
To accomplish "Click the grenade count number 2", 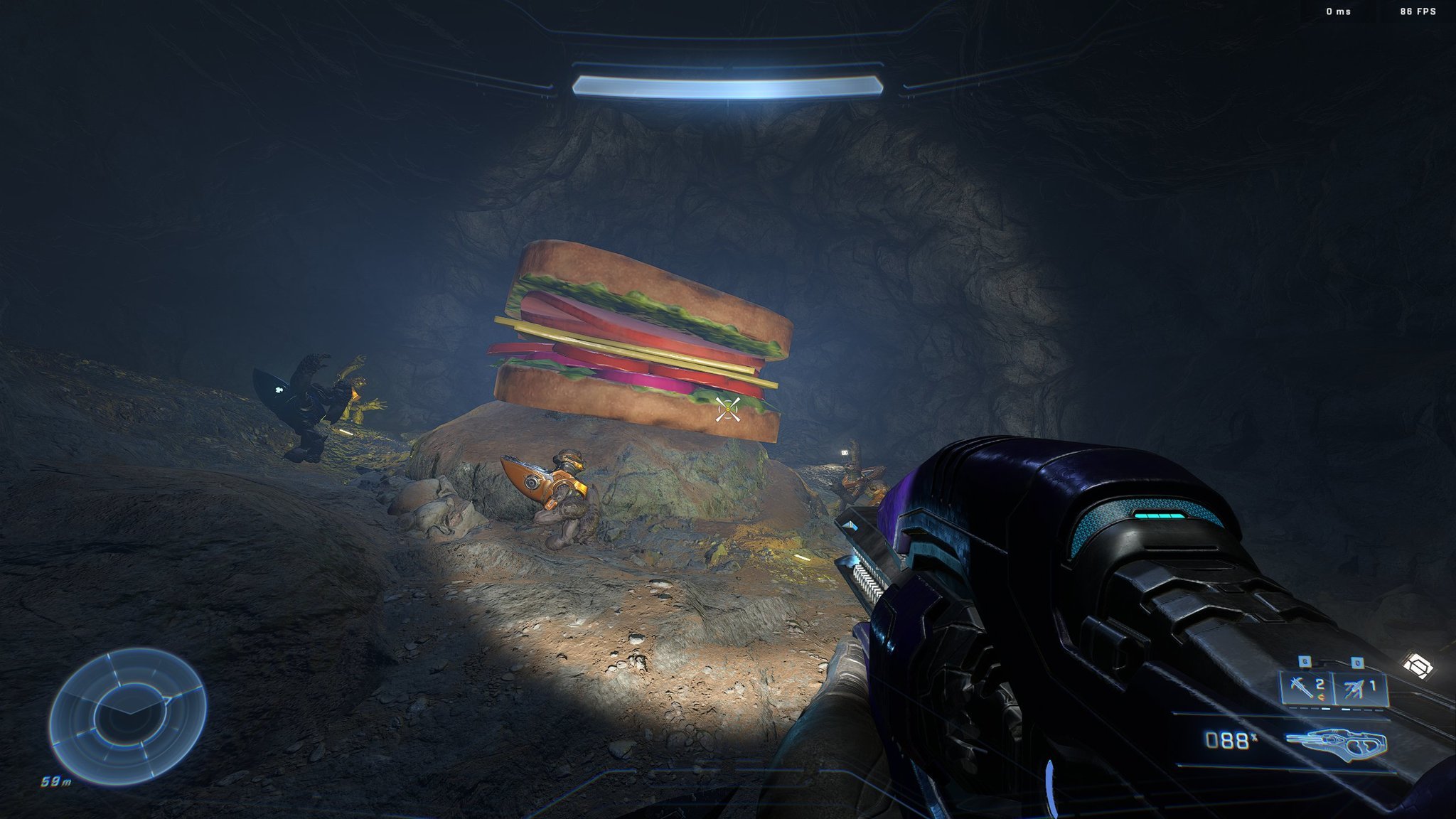I will click(1319, 684).
